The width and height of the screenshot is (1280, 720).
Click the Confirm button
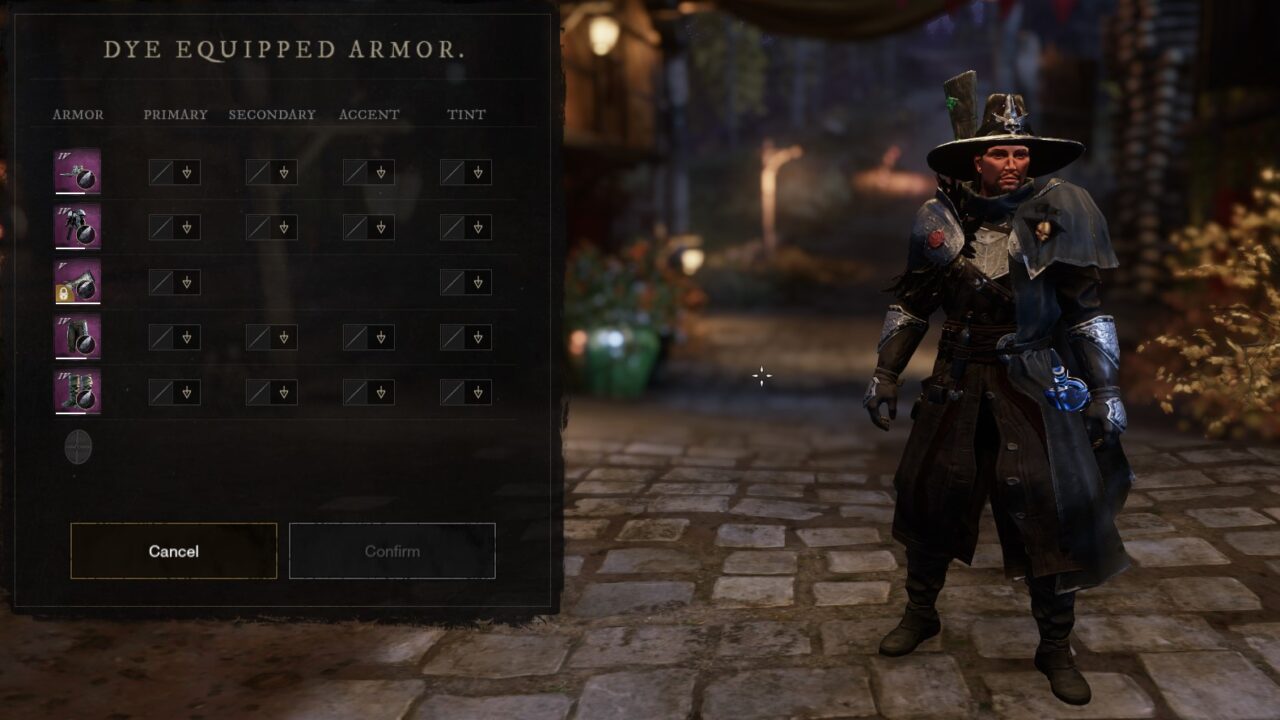(x=392, y=551)
